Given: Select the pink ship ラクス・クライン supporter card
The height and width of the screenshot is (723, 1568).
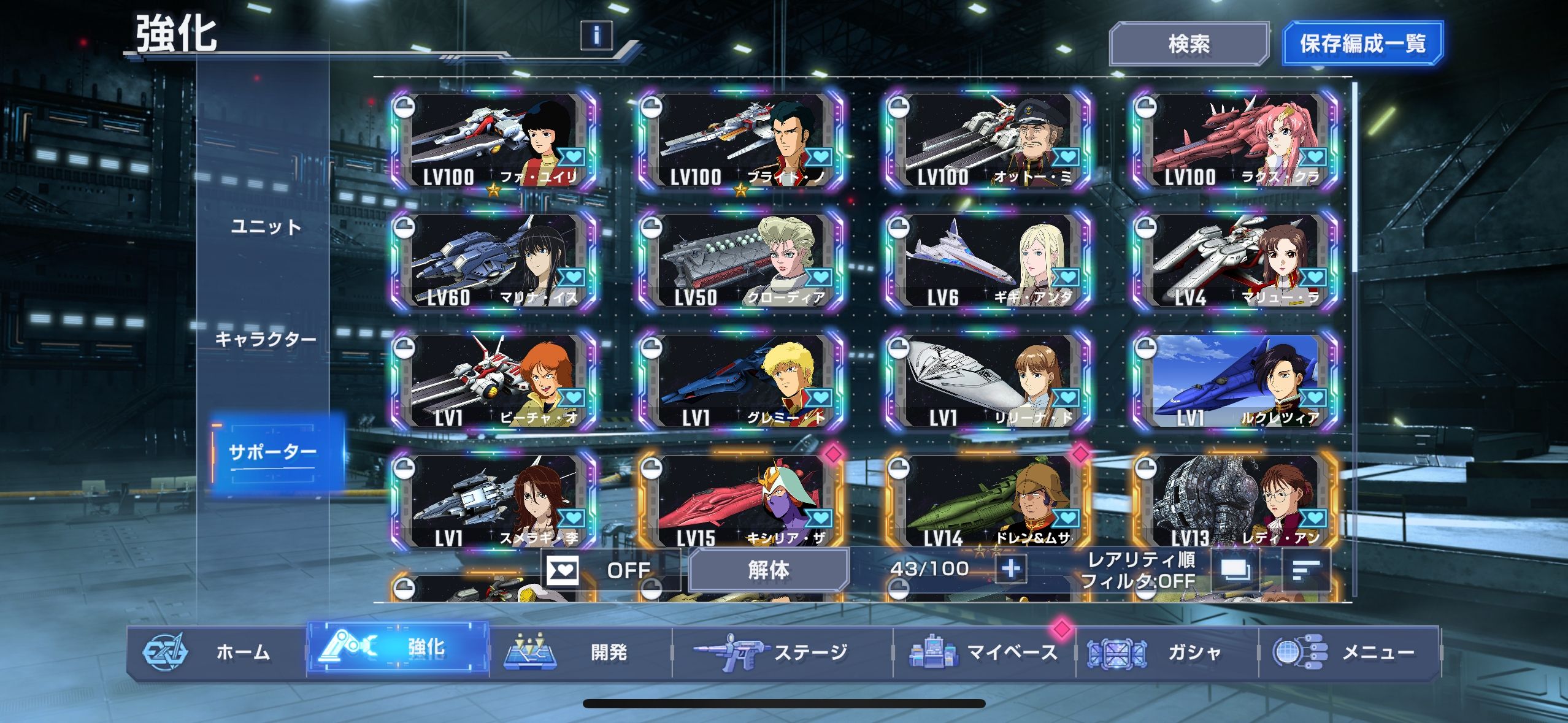Looking at the screenshot, I should 1236,142.
